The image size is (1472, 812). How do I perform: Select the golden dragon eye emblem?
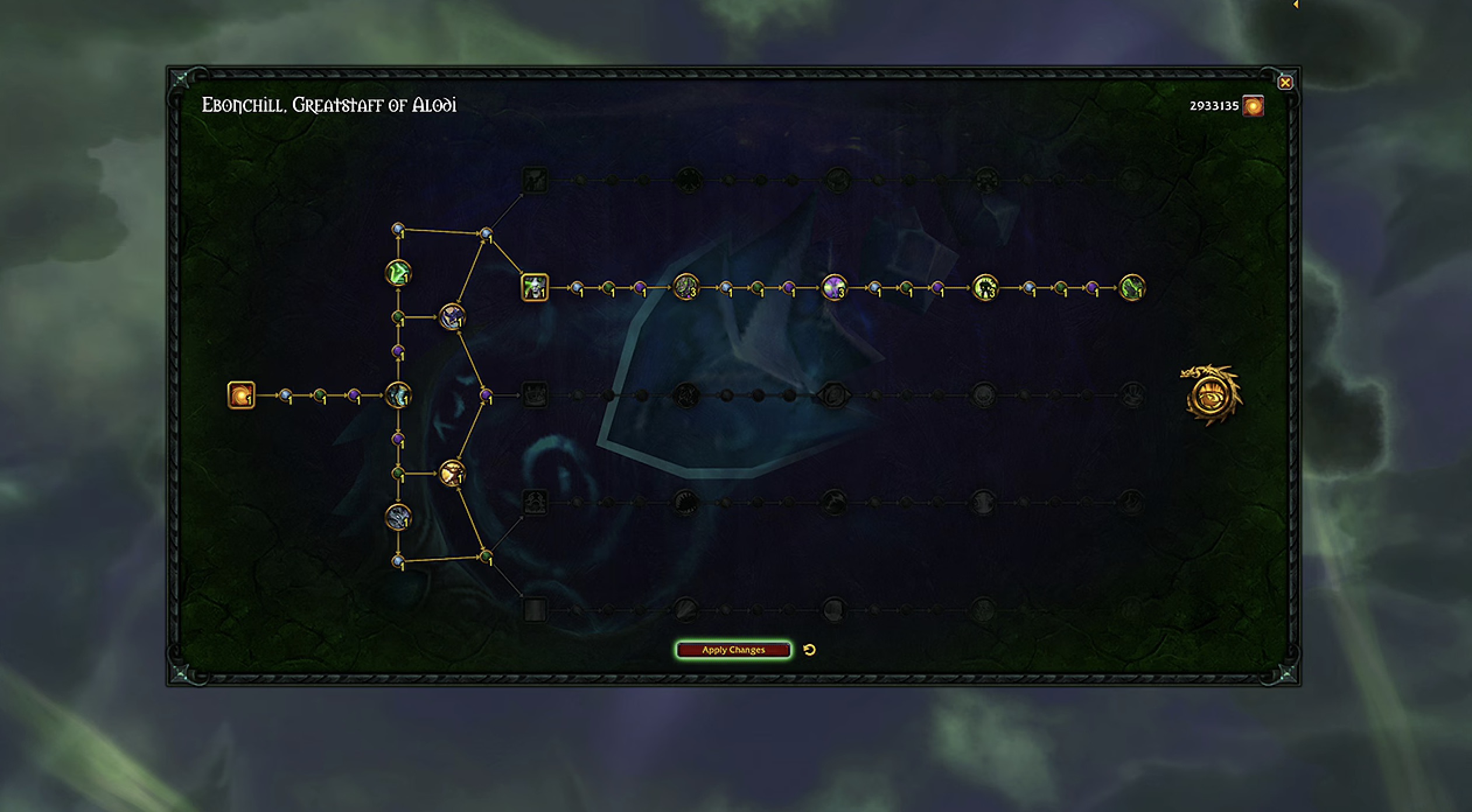click(1211, 395)
